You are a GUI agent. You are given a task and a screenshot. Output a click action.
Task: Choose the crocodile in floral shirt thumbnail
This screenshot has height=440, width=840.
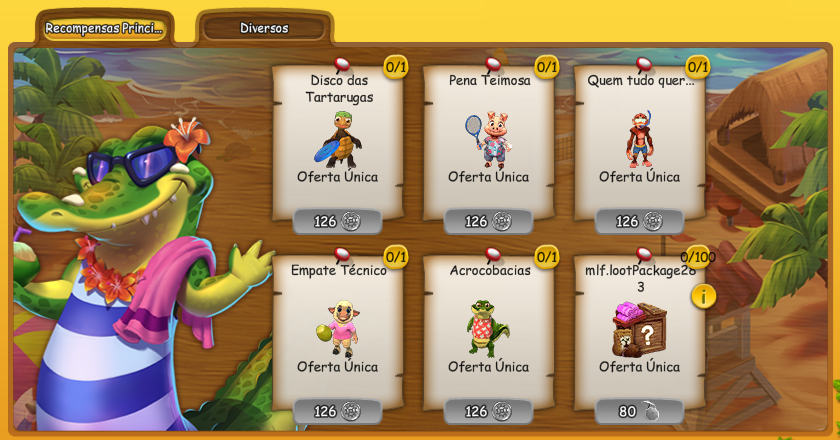coord(488,328)
